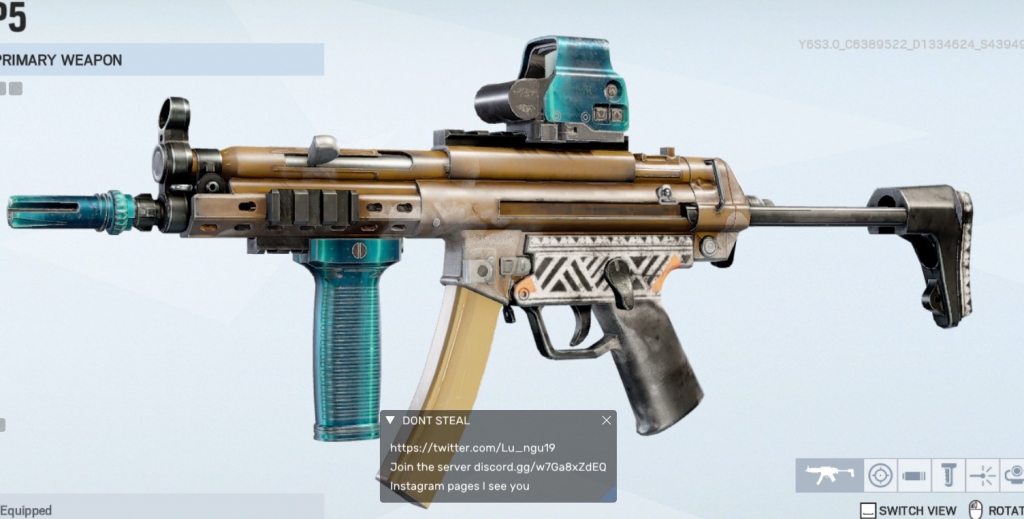Close the DONT STEAL overlay window
The width and height of the screenshot is (1024, 519).
[x=606, y=420]
